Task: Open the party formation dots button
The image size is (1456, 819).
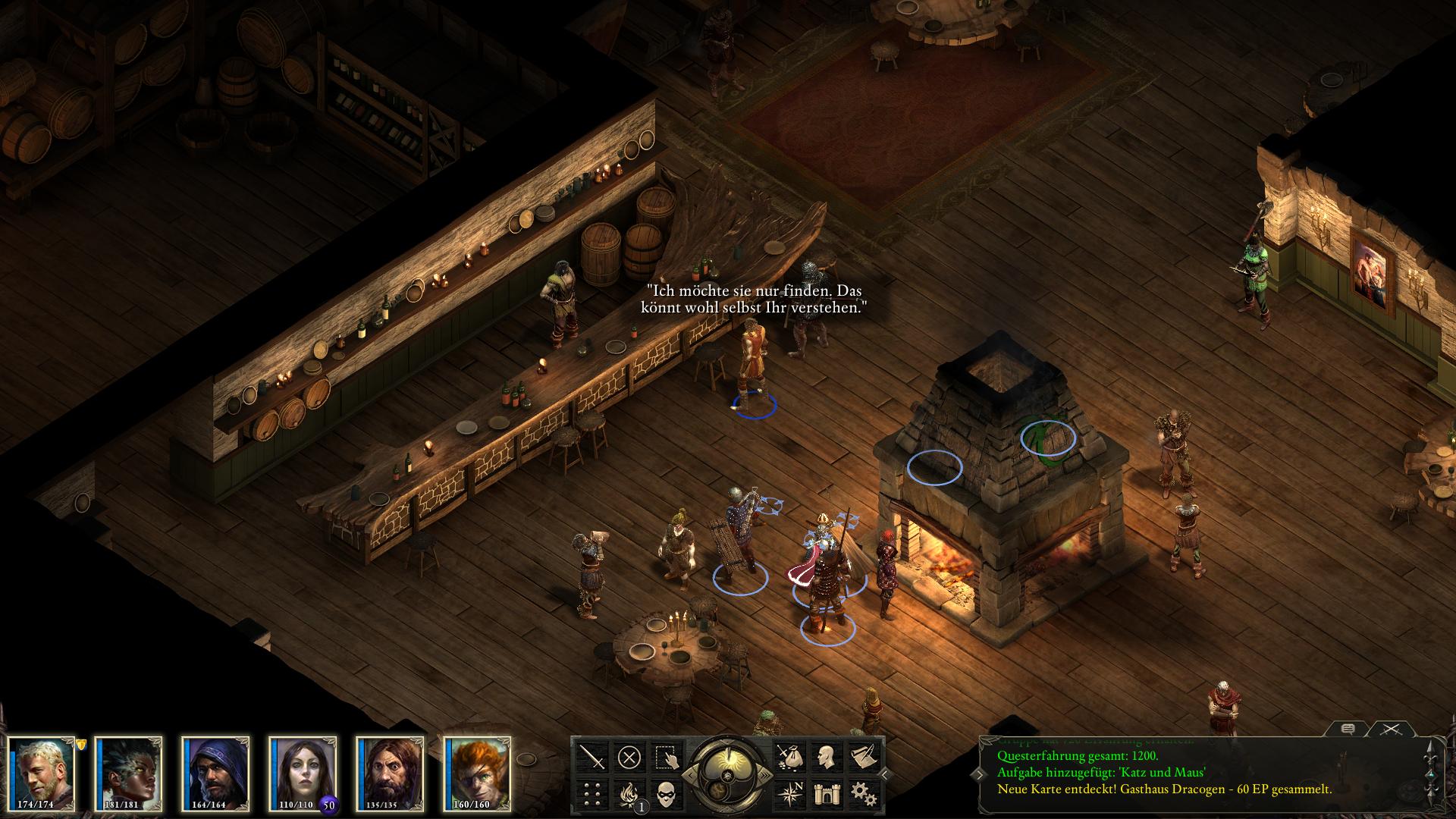Action: point(591,794)
